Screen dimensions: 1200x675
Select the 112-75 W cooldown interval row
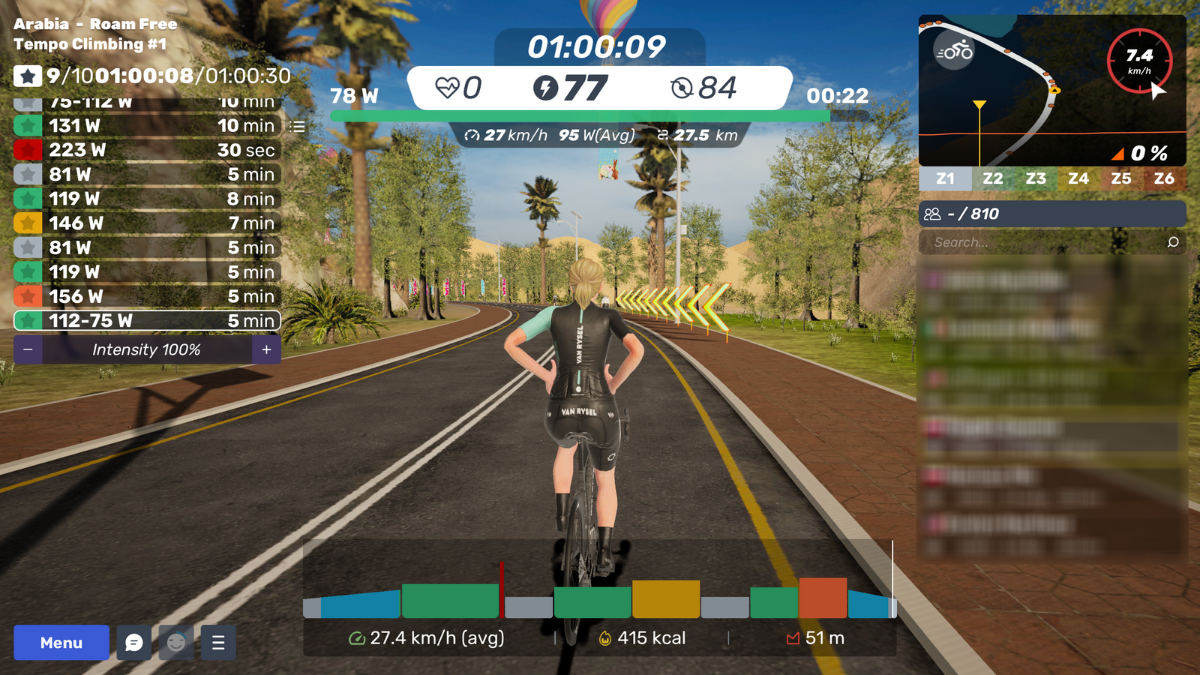(146, 321)
